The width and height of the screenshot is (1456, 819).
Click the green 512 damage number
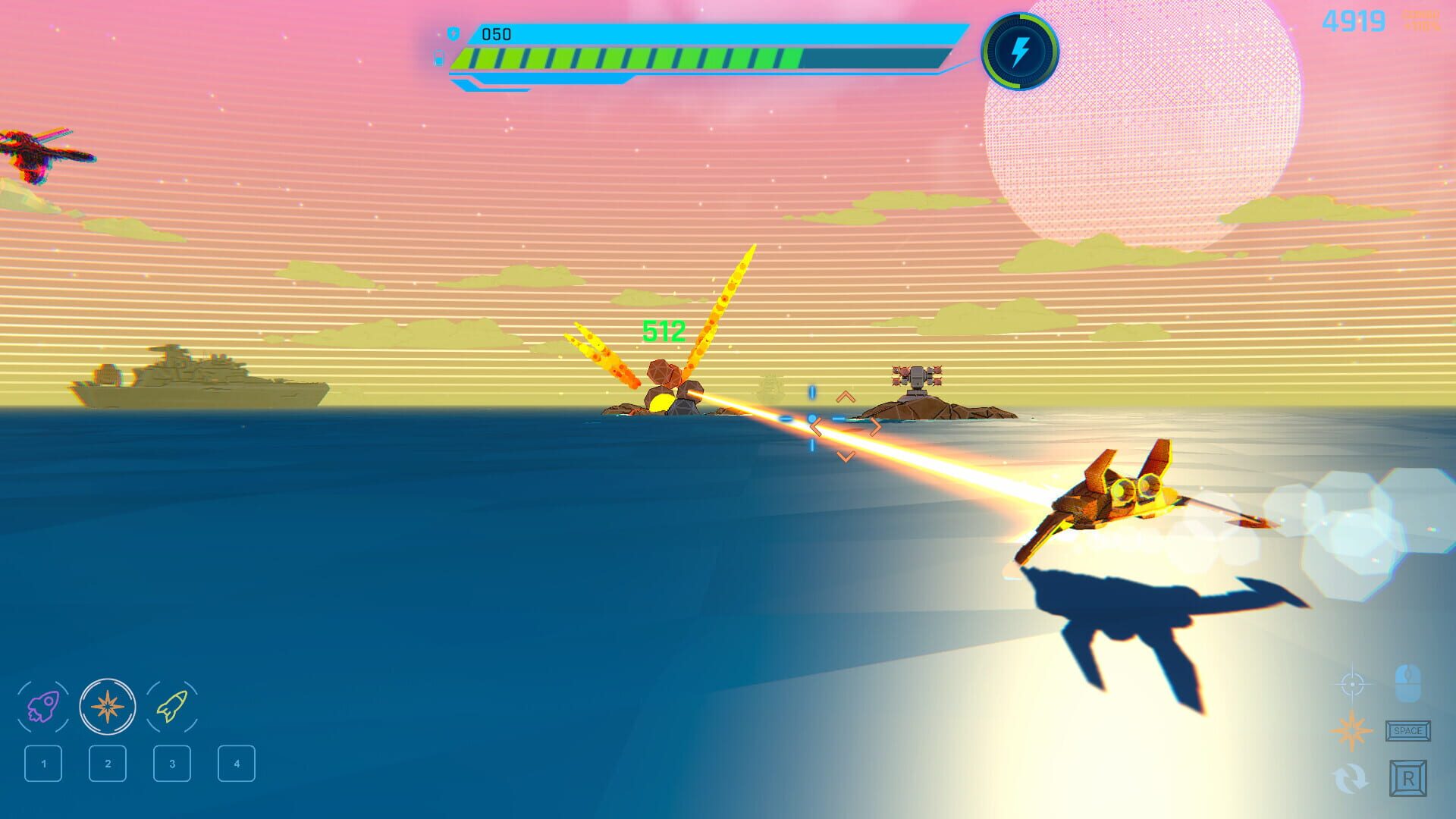click(x=664, y=329)
